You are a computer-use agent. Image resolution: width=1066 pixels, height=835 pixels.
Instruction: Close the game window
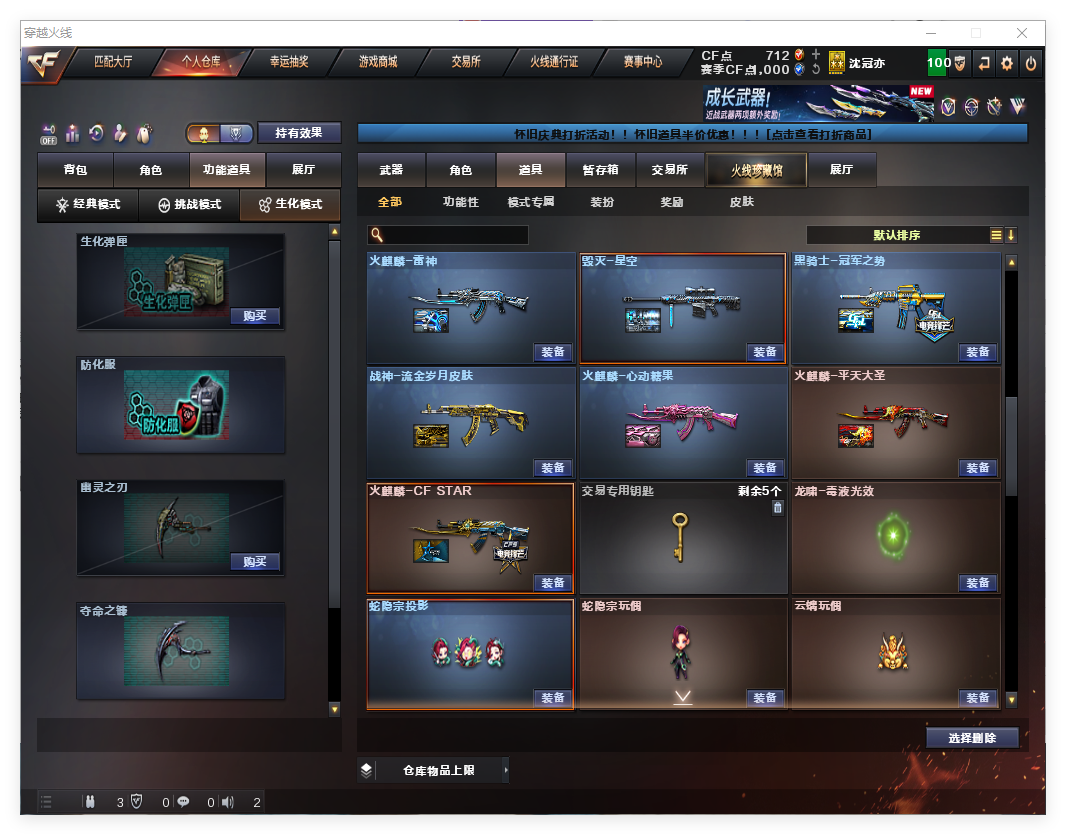pos(1022,33)
